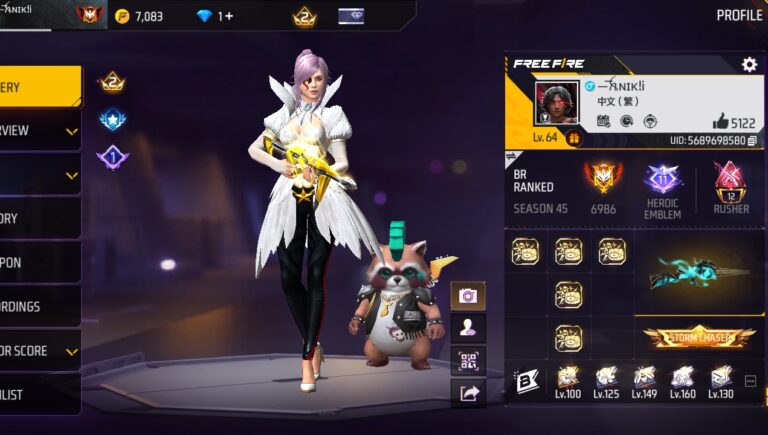This screenshot has height=435, width=768.
Task: View the BR Ranked season badge
Action: [x=603, y=178]
